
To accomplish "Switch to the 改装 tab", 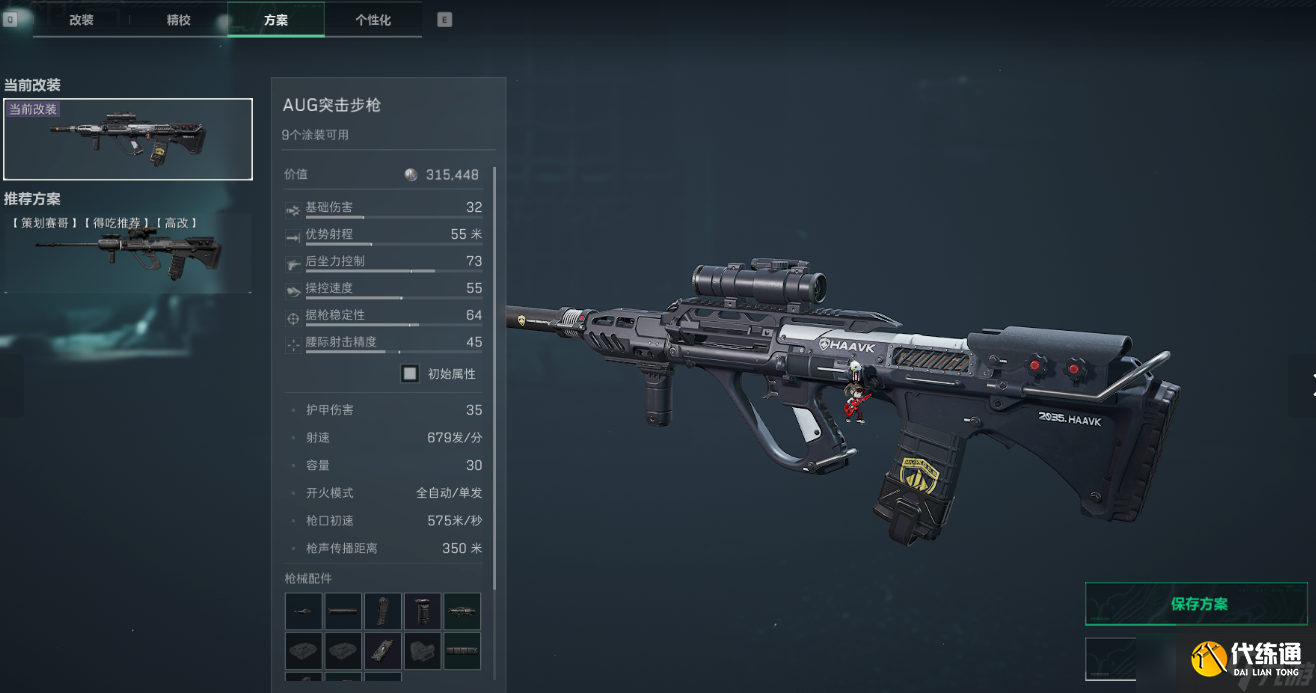I will pyautogui.click(x=81, y=20).
